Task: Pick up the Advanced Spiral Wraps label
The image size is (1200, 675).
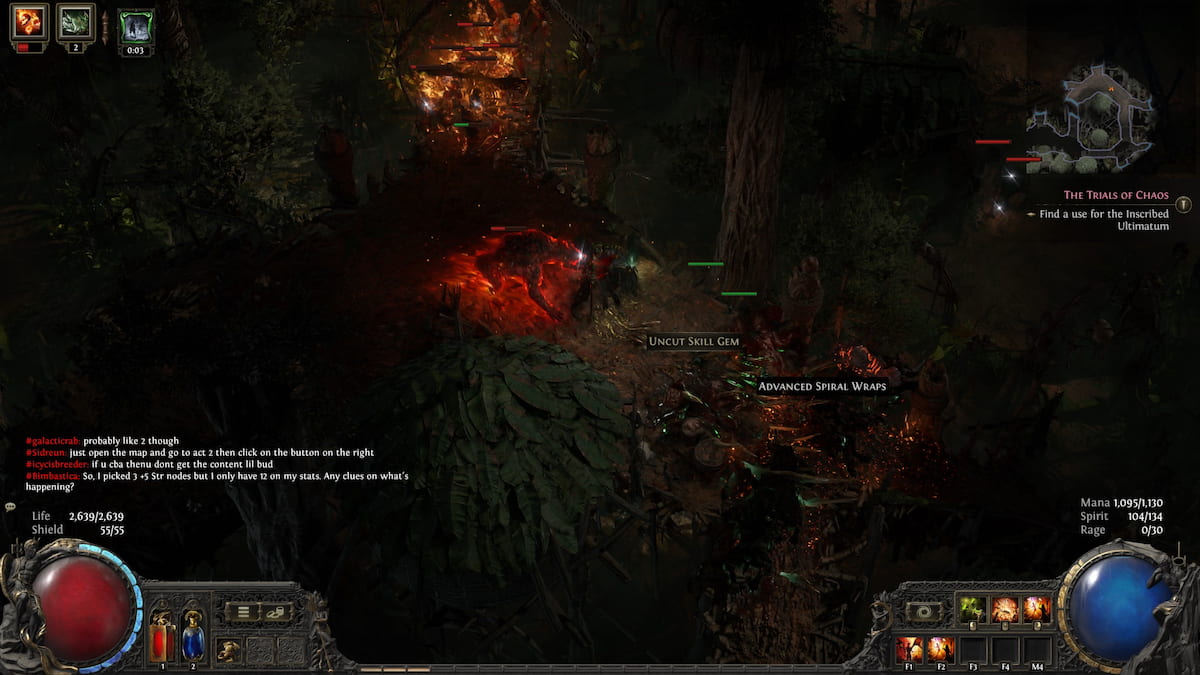Action: click(x=821, y=386)
